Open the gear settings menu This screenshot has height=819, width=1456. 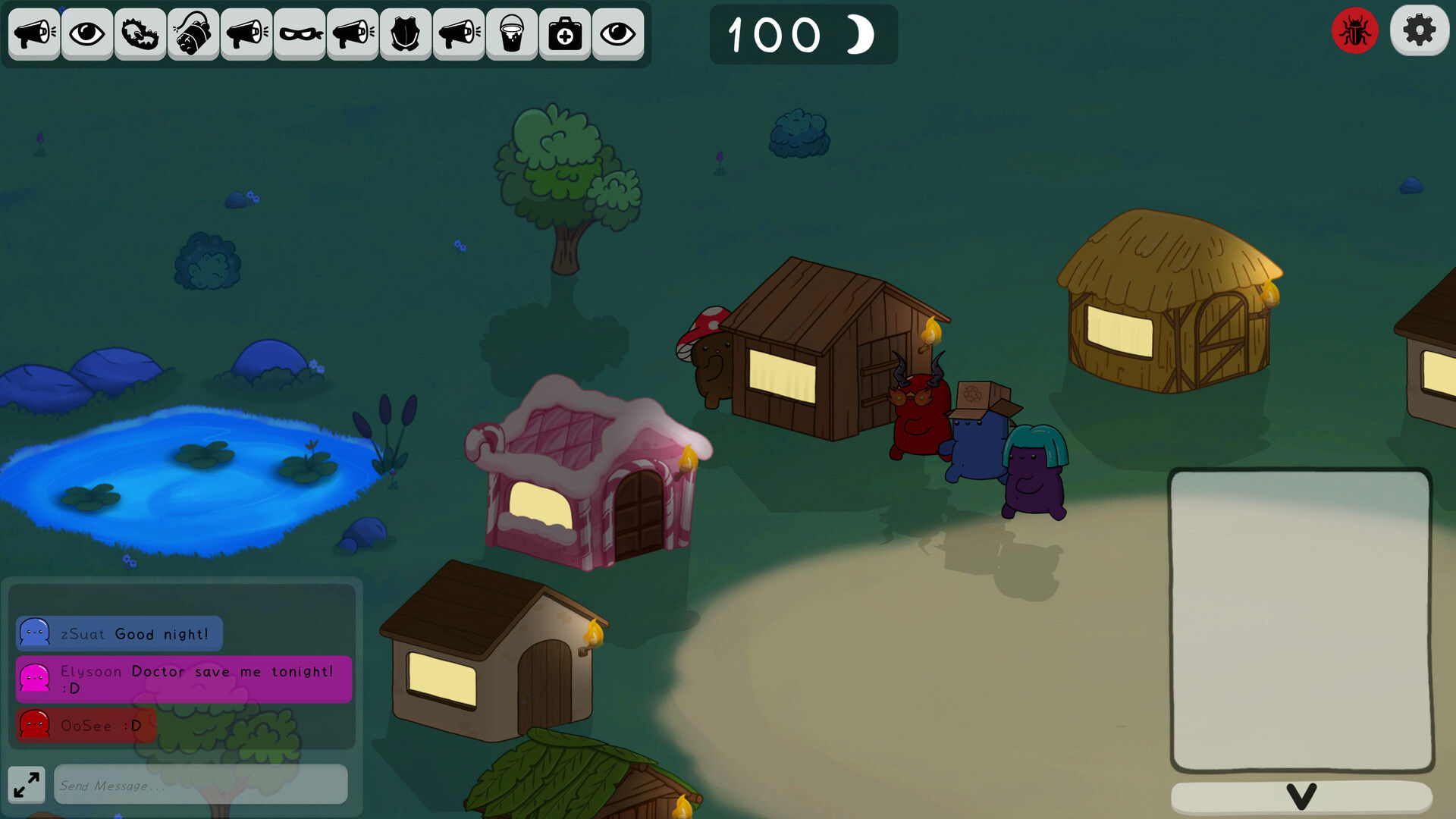1419,31
